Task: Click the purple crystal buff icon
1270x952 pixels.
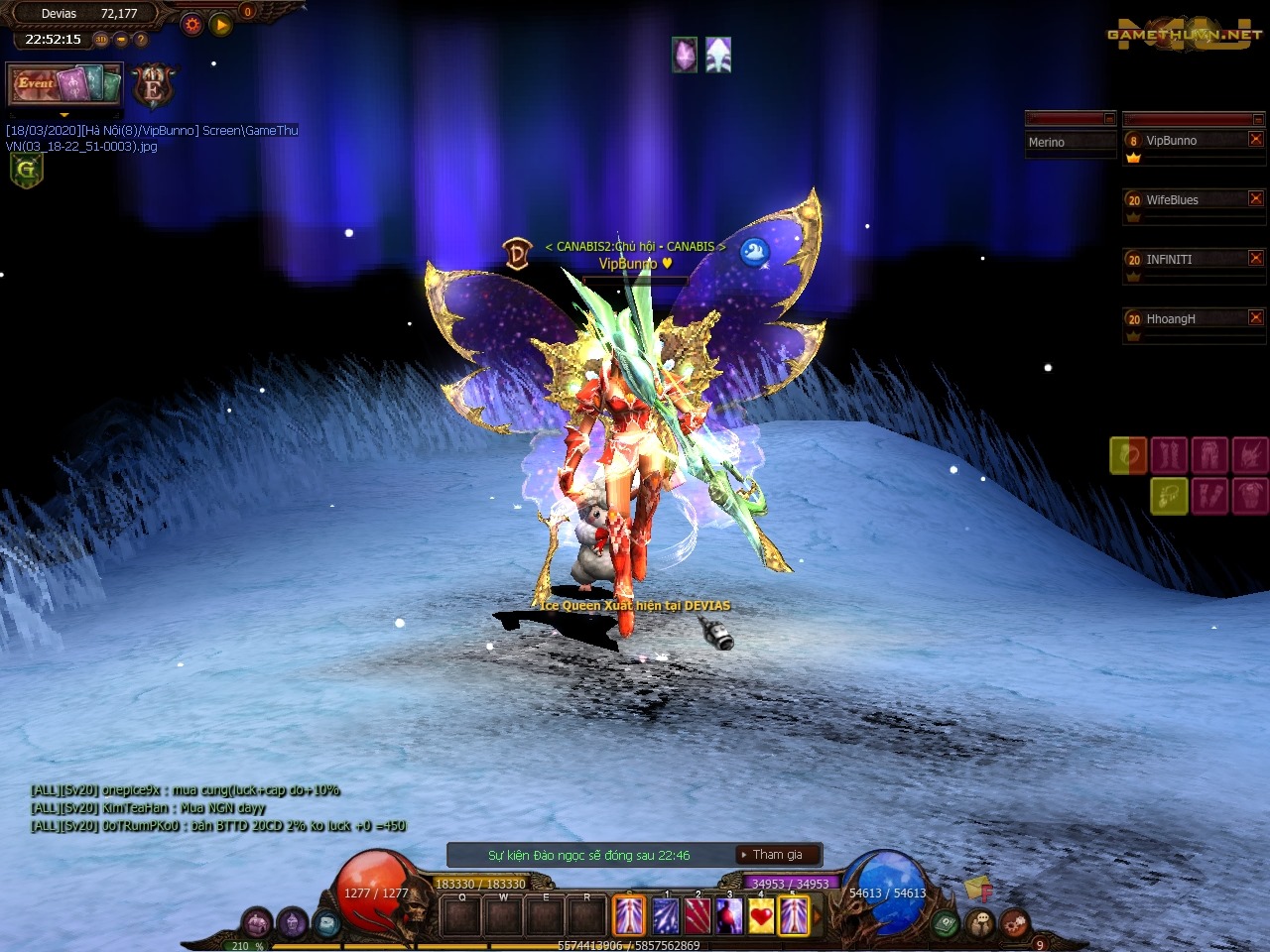Action: [685, 55]
